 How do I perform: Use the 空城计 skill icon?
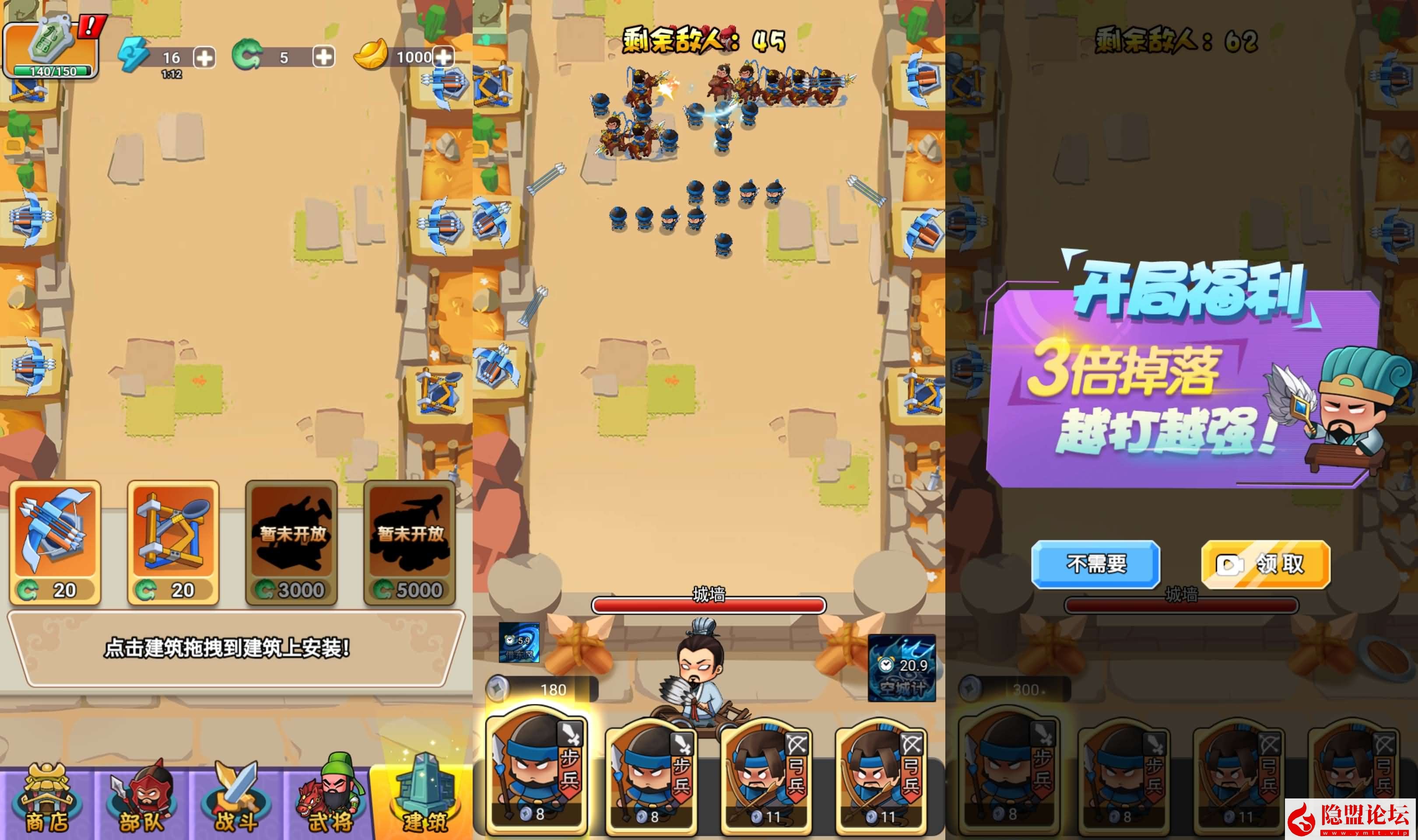pyautogui.click(x=901, y=668)
